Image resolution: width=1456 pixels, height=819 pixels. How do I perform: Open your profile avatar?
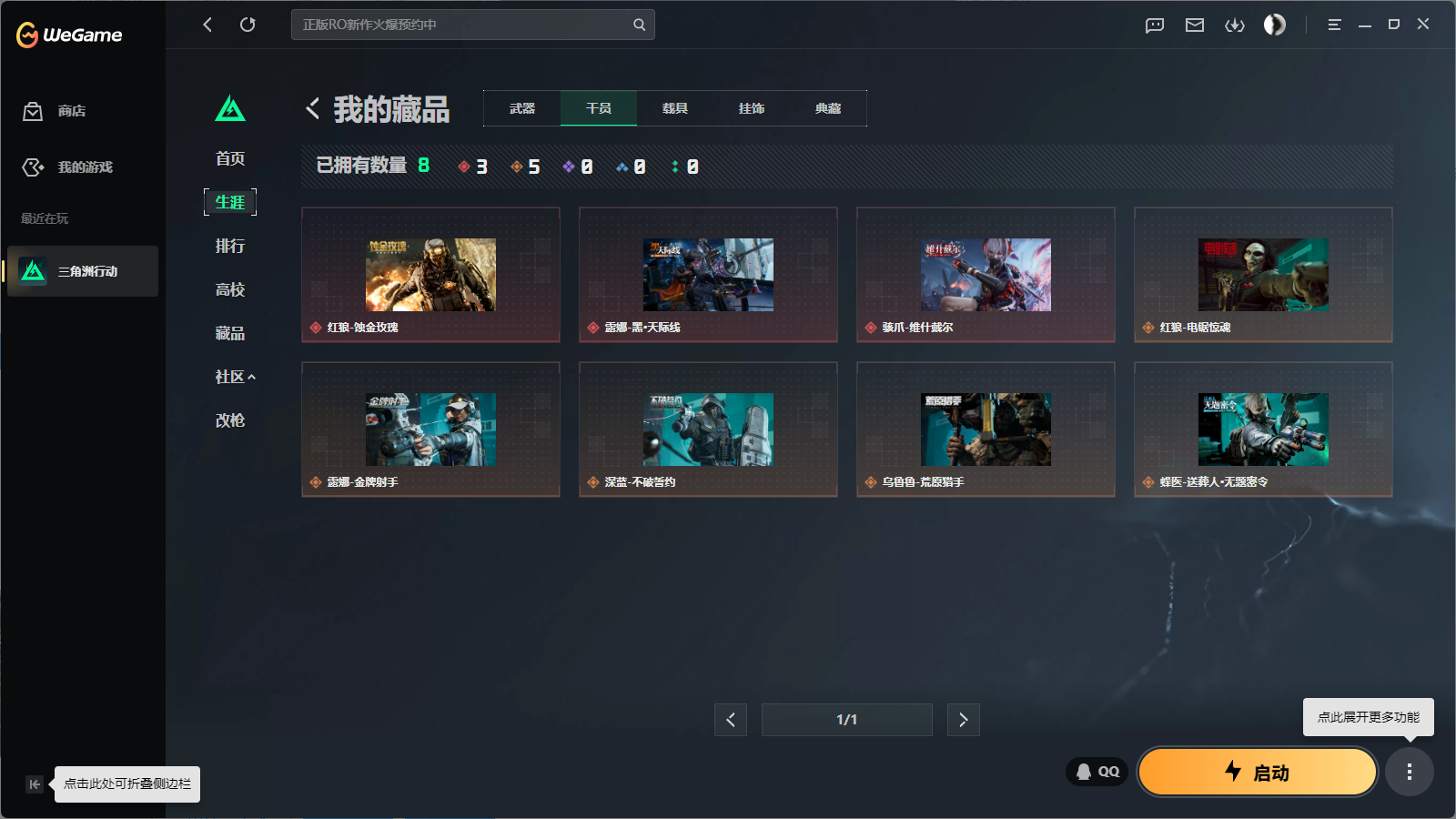[x=1274, y=25]
